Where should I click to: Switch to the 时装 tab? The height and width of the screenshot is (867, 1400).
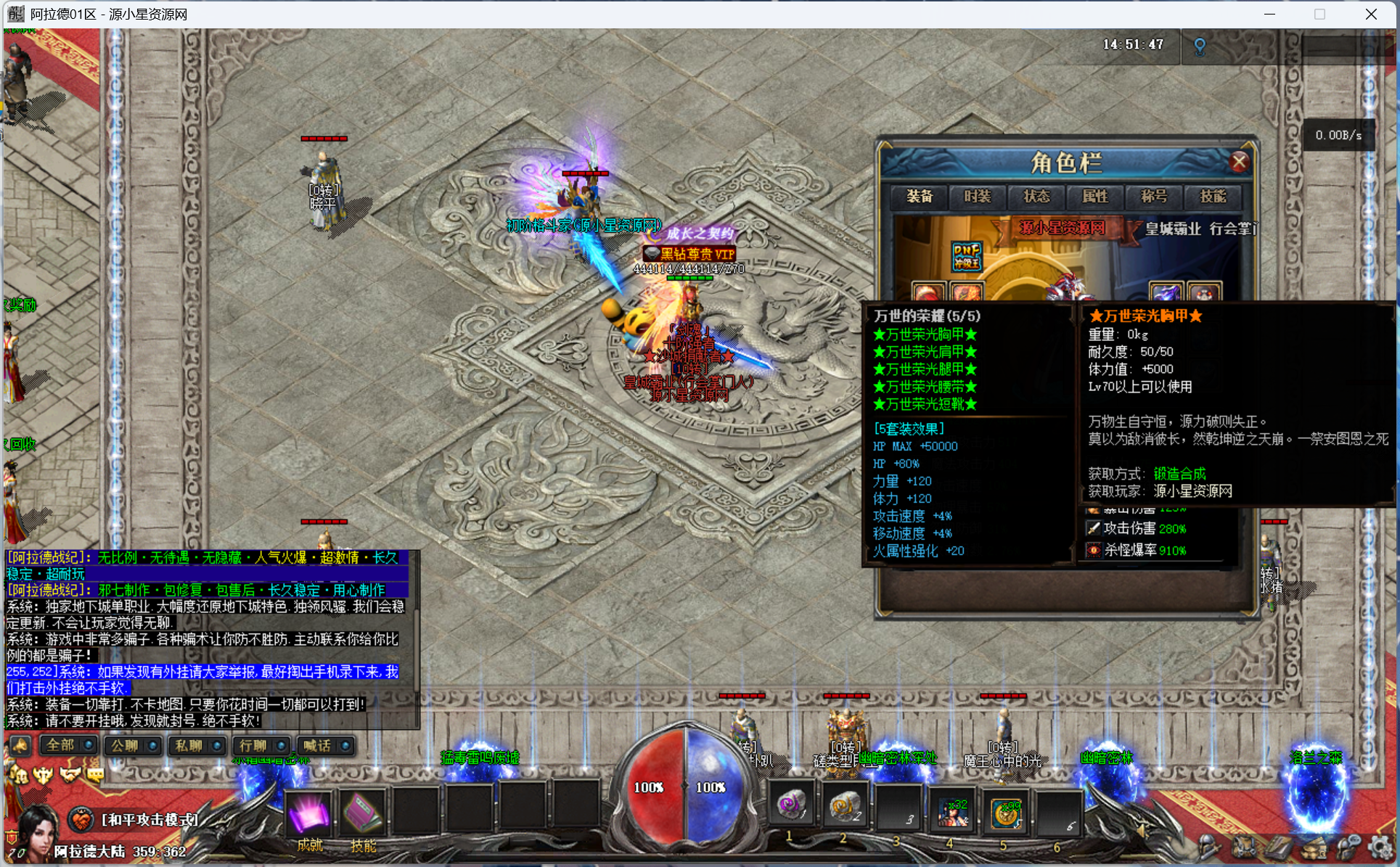click(x=978, y=197)
